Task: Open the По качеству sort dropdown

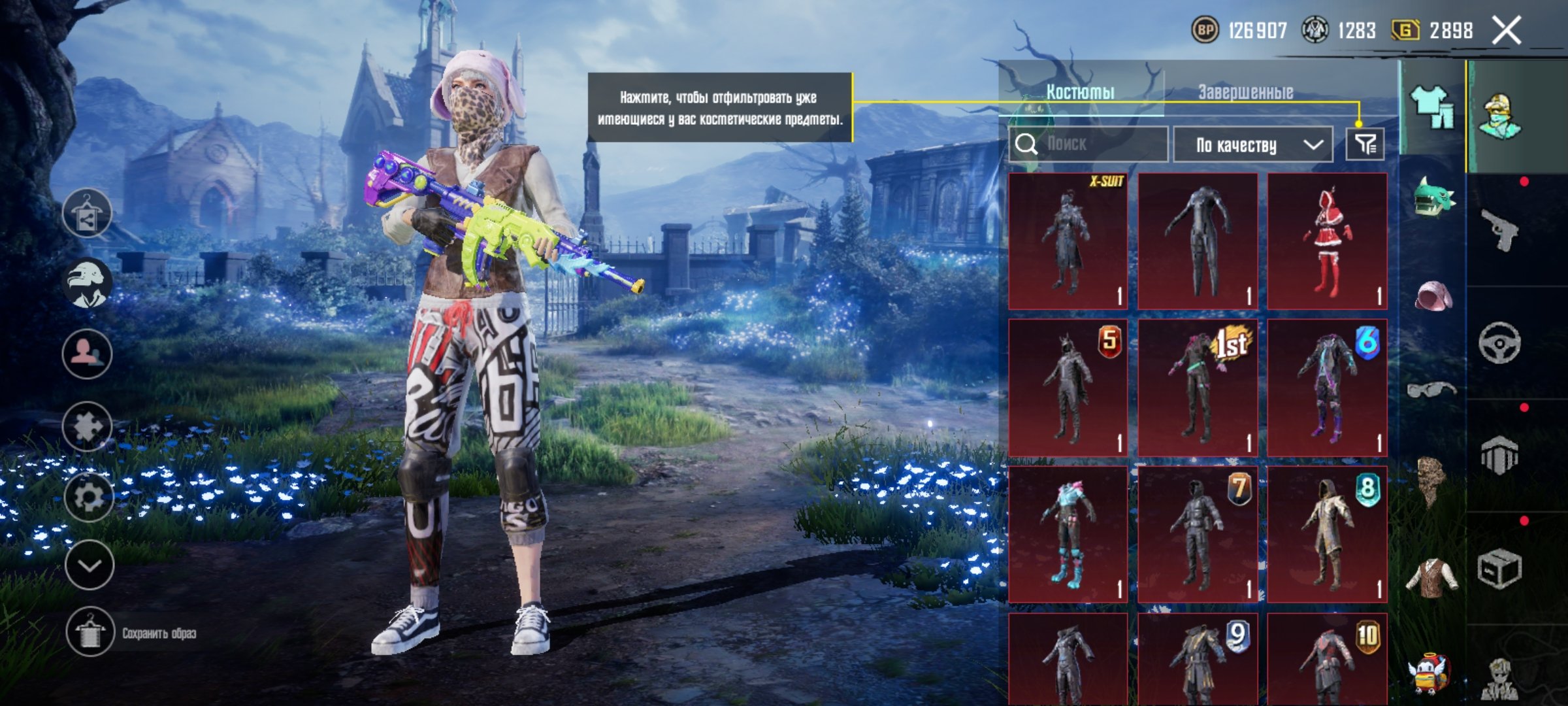Action: [1252, 144]
